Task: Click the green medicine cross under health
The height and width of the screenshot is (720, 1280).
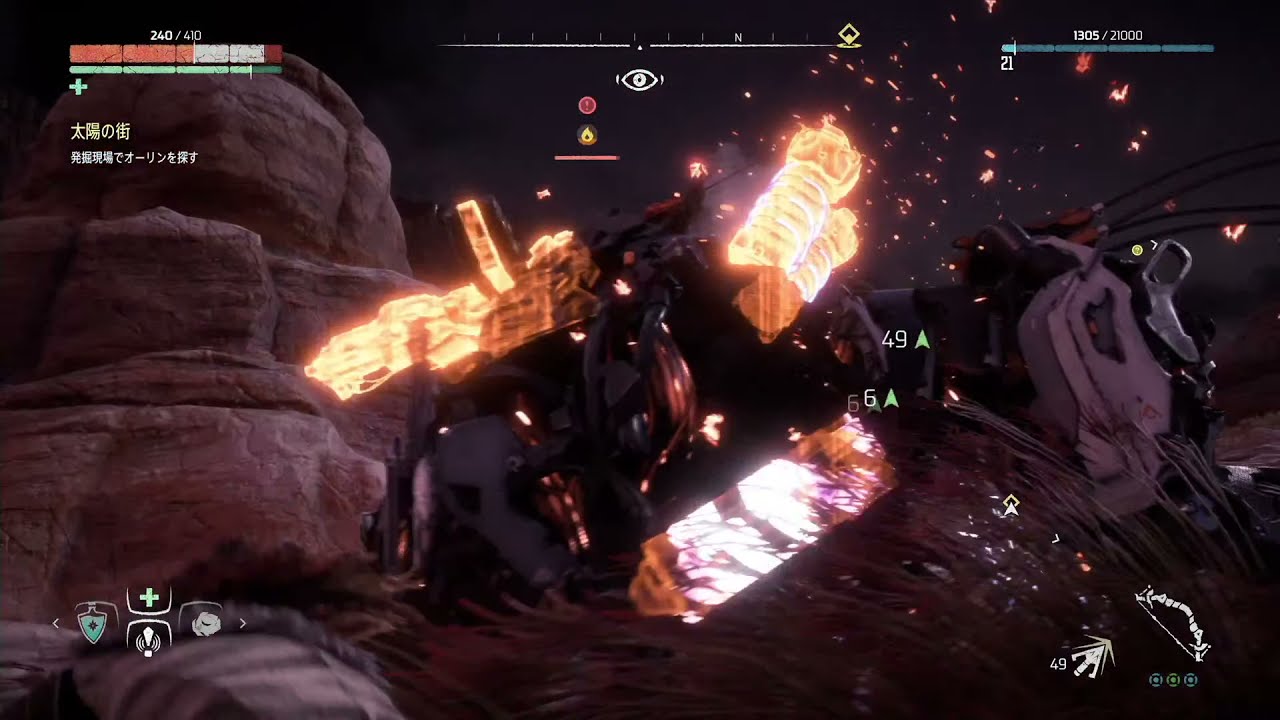Action: pos(79,88)
